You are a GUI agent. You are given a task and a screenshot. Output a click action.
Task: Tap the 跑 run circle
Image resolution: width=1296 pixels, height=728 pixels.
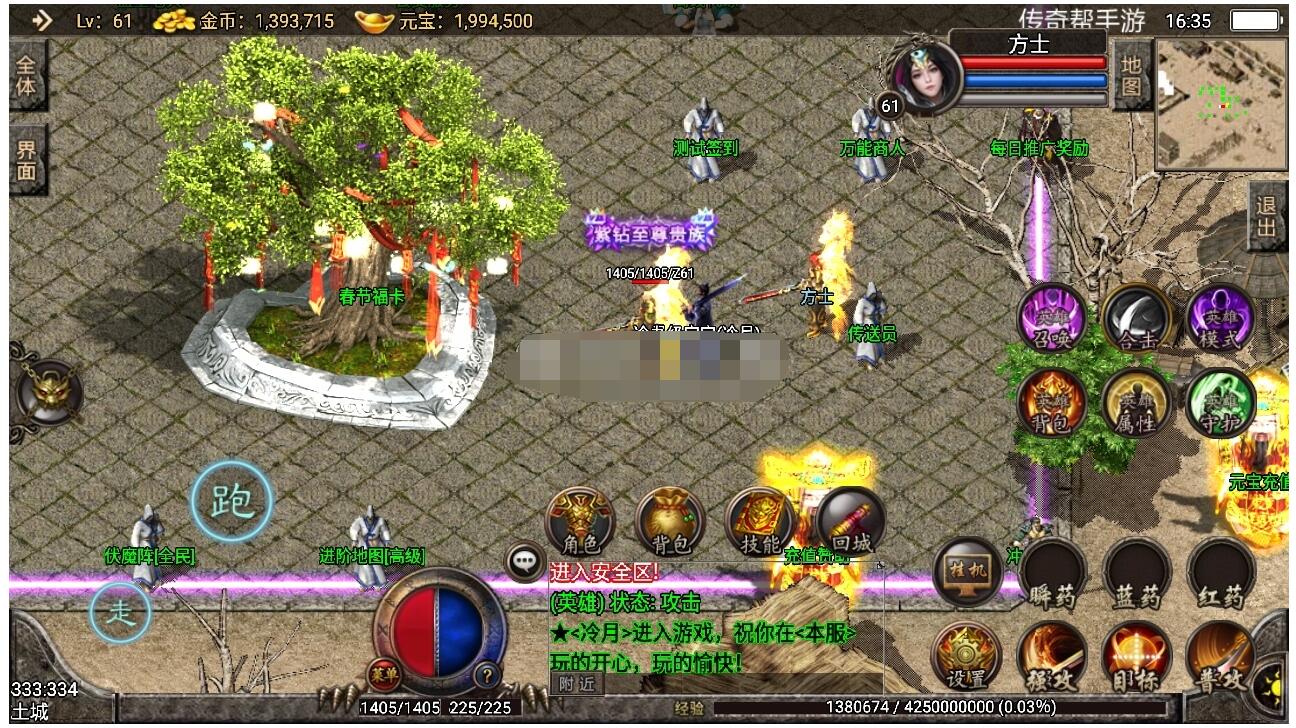pos(232,501)
